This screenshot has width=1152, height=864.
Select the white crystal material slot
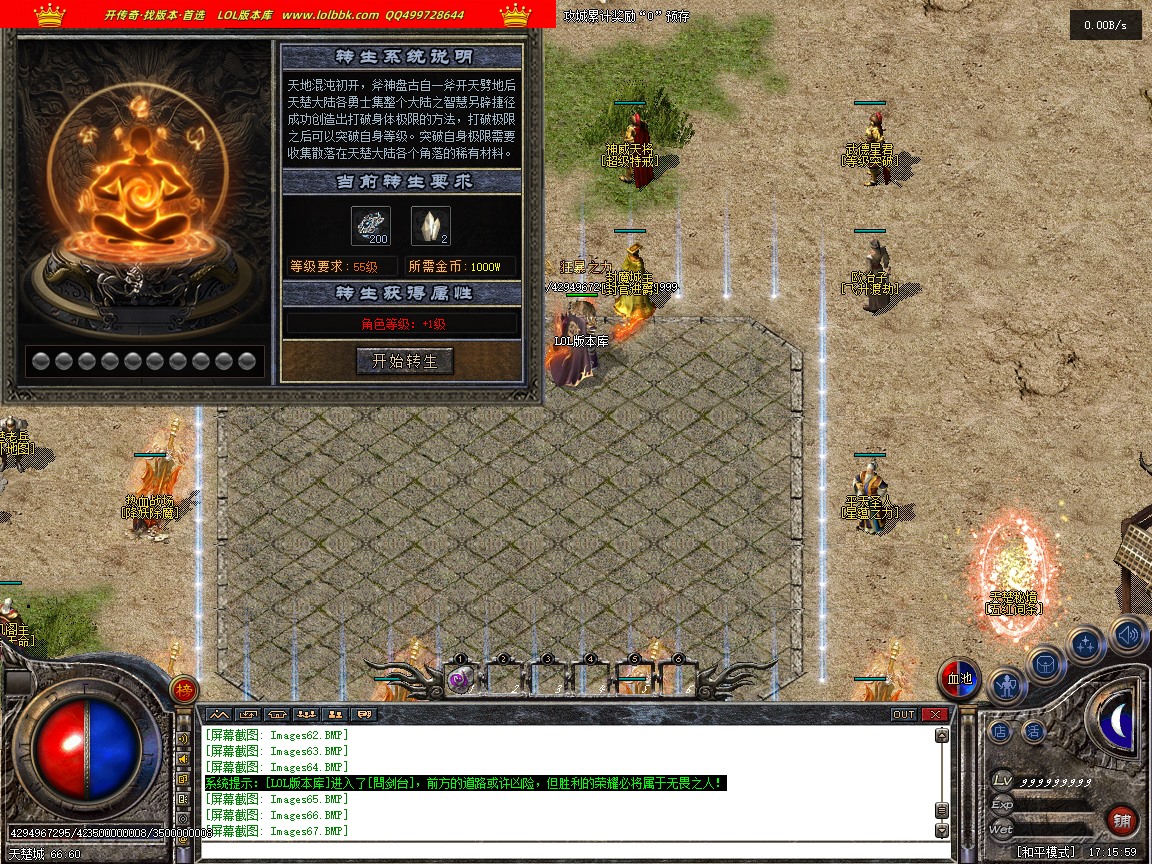click(431, 226)
